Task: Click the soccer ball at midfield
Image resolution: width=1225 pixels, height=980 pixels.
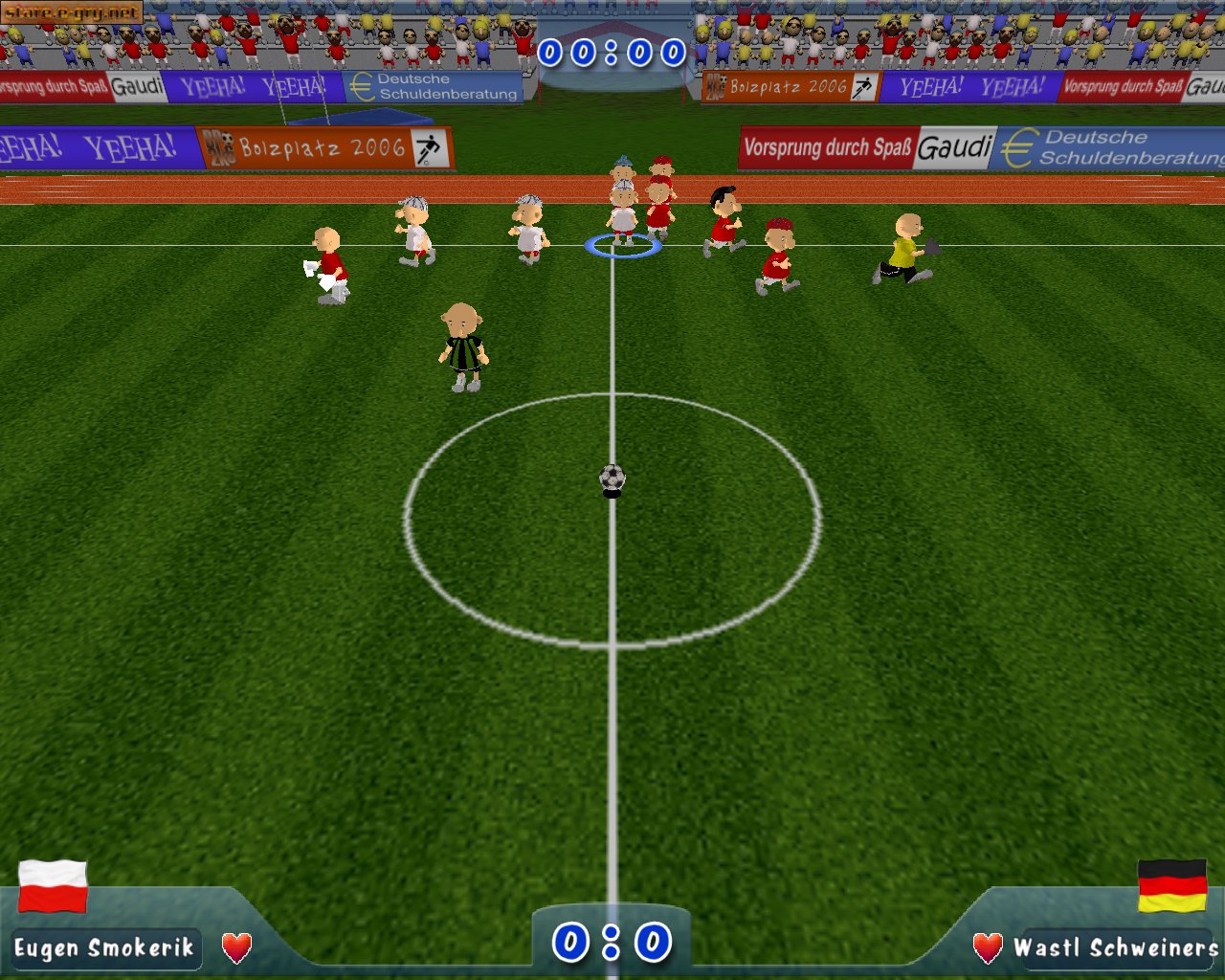Action: [x=612, y=478]
